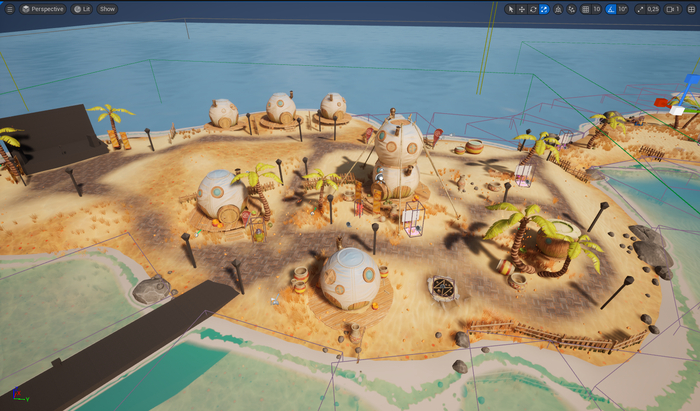This screenshot has height=411, width=700.
Task: Toggle the transform coordinate system button
Action: 558,9
